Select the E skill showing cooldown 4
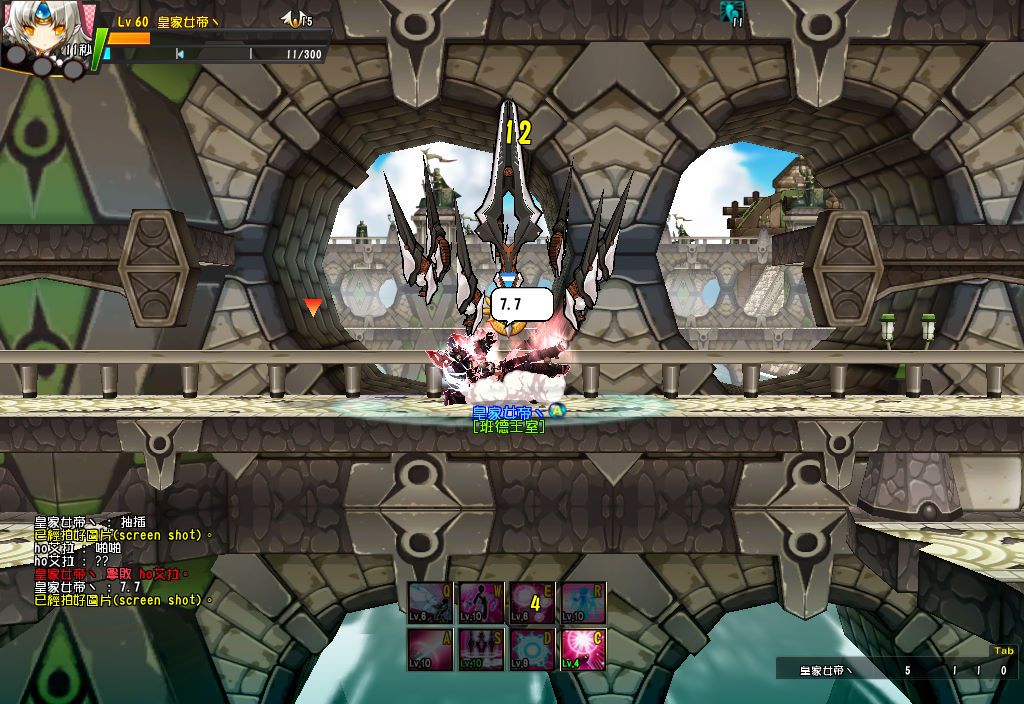The width and height of the screenshot is (1024, 704). (533, 602)
